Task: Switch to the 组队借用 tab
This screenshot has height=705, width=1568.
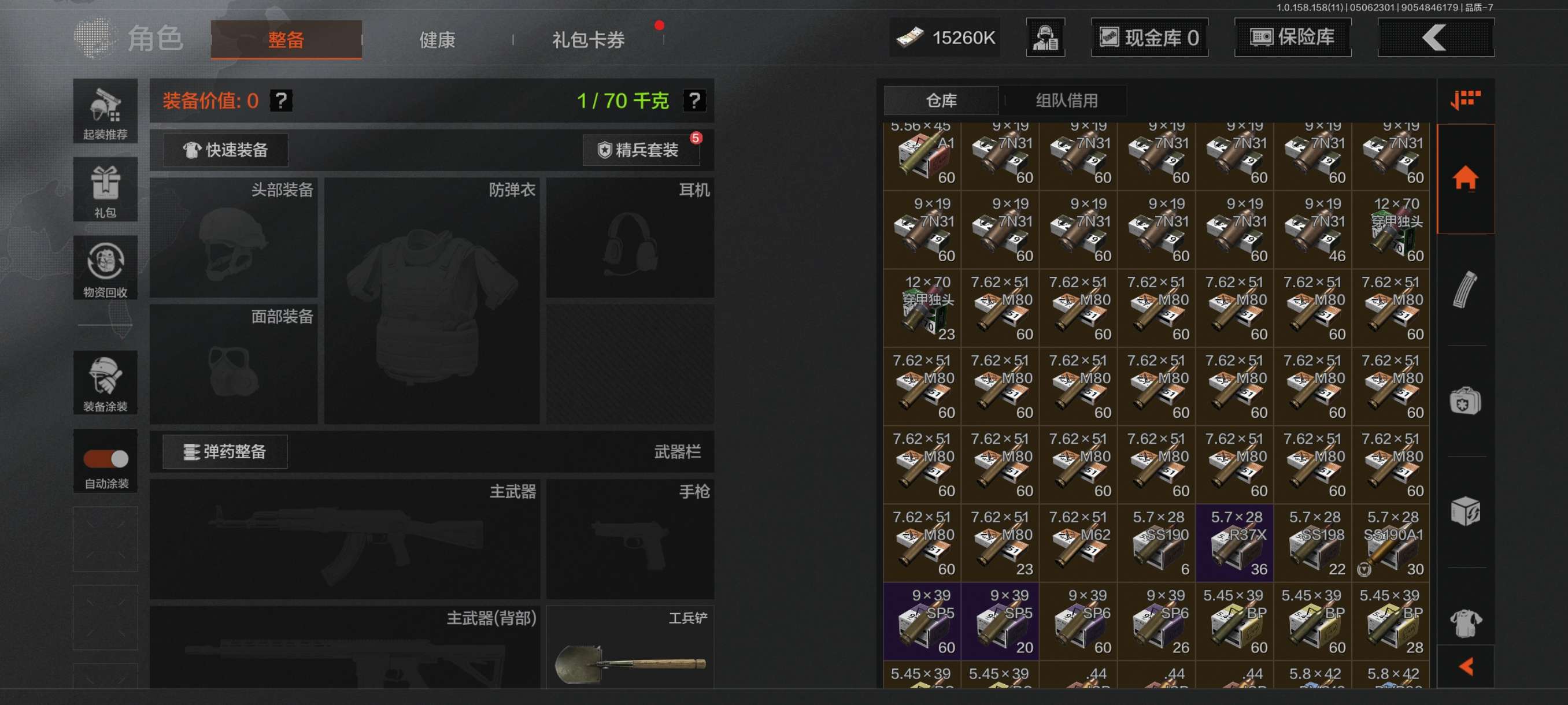Action: 1066,101
